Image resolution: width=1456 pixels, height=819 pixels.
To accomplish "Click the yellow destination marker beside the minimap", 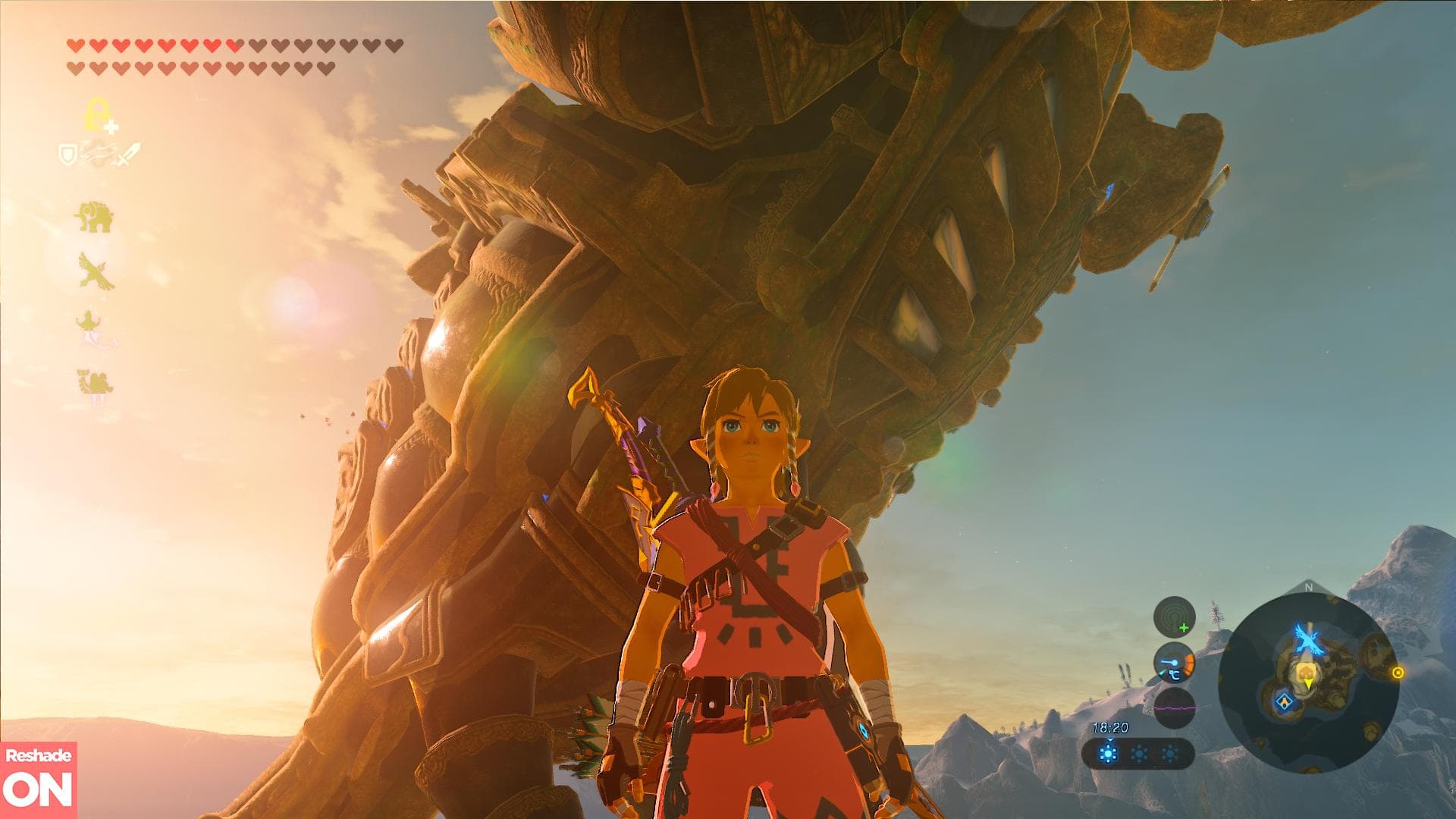I will [x=1398, y=672].
